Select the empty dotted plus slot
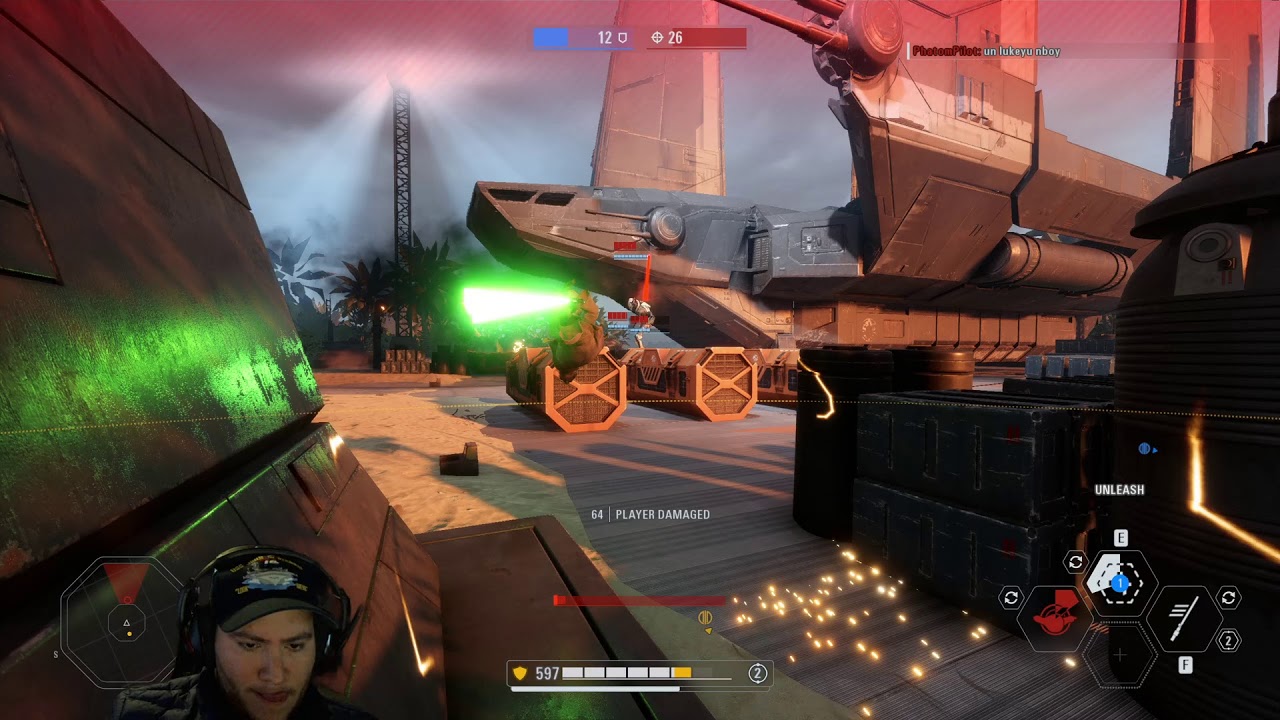The height and width of the screenshot is (720, 1280). (1120, 655)
